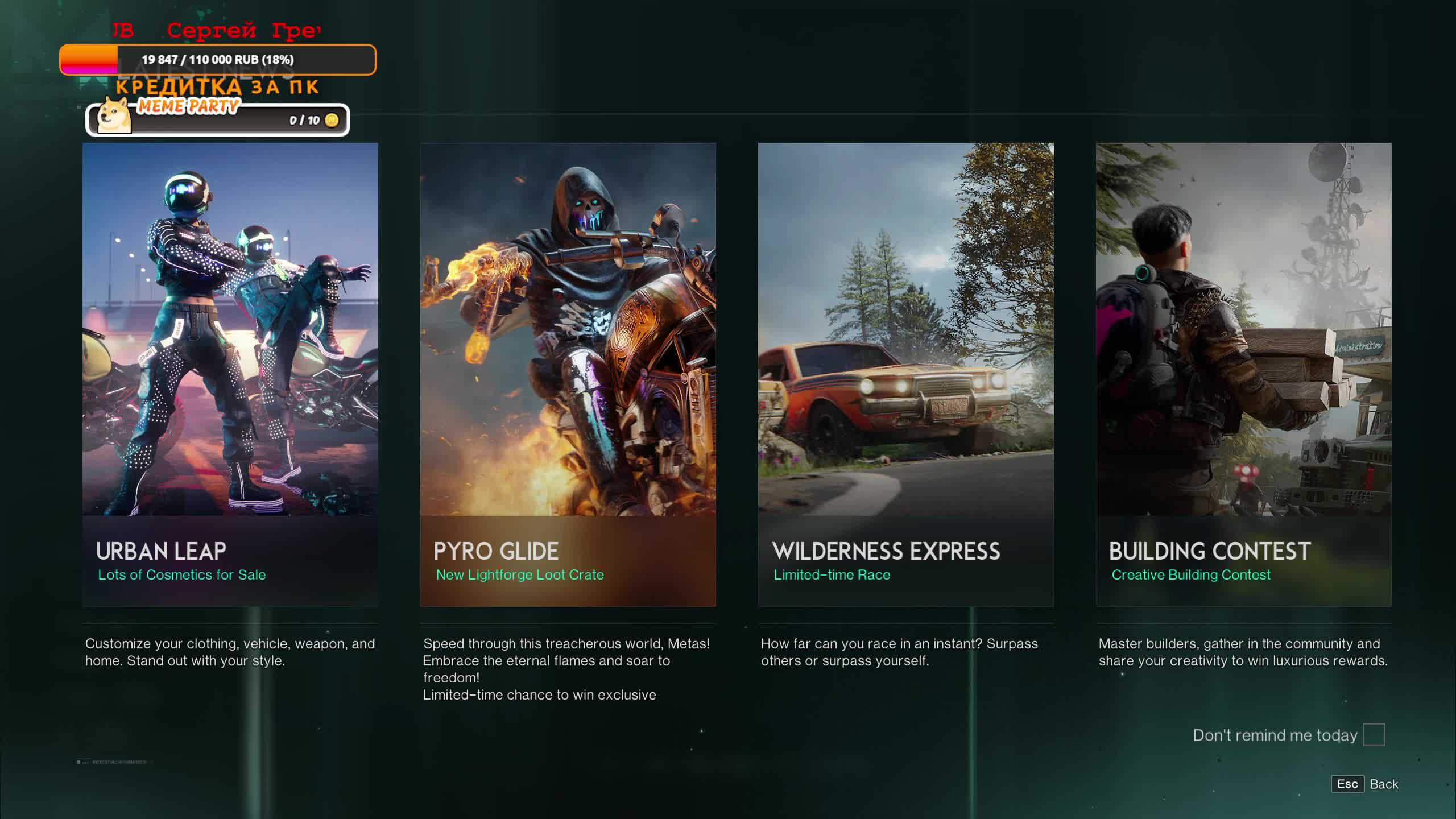Click the Meme Party stream overlay widget
Image resolution: width=1456 pixels, height=819 pixels.
coord(217,119)
